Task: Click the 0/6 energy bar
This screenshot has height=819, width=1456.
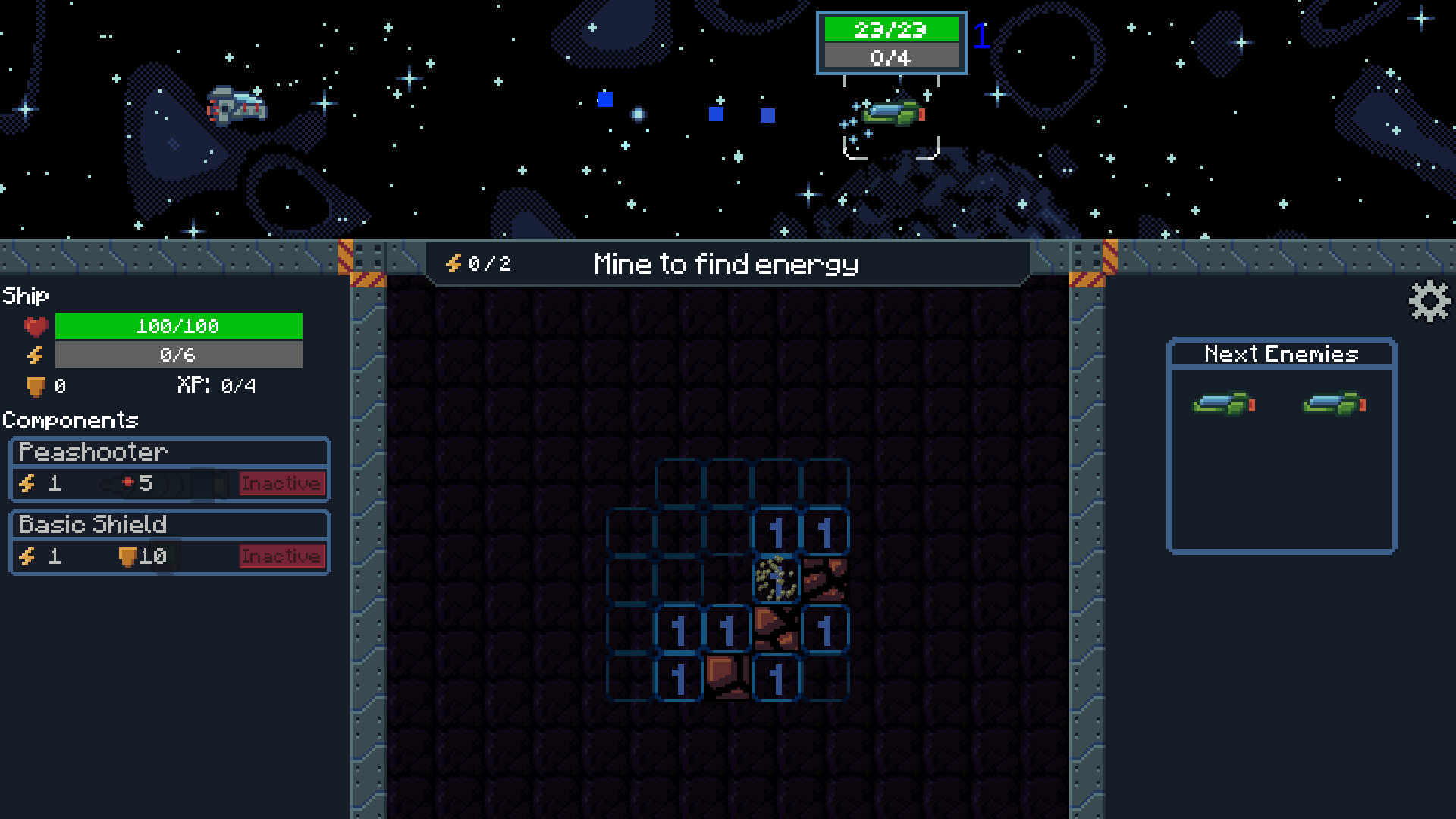Action: 179,354
